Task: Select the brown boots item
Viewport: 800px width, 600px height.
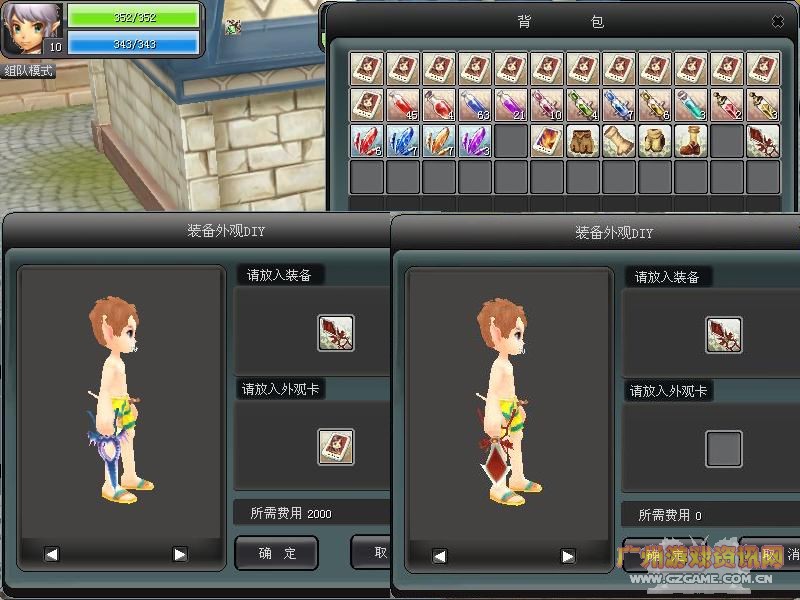Action: pyautogui.click(x=691, y=141)
